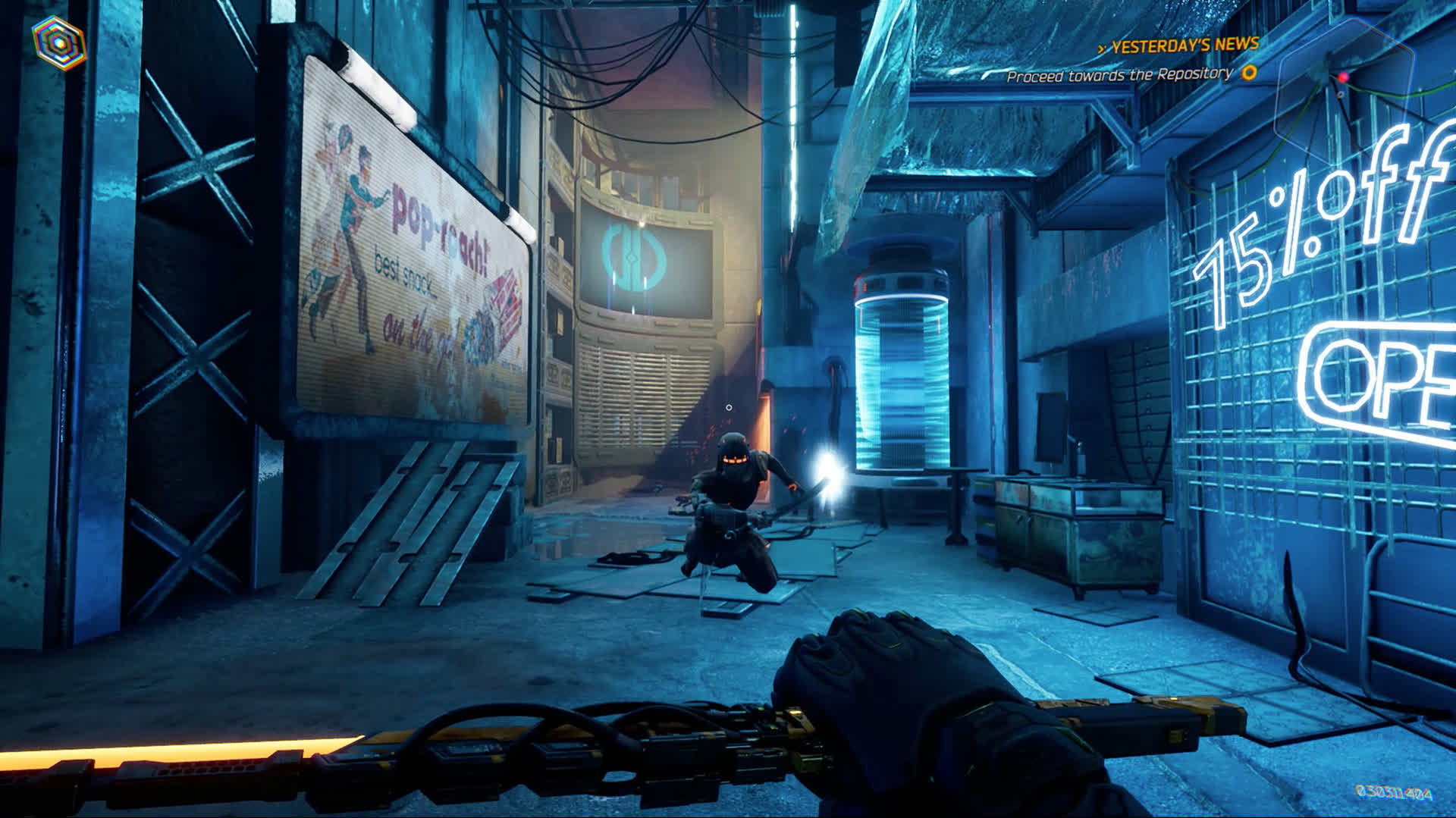The image size is (1456, 818).
Task: Select the Yesterday's News objective tracker
Action: 1184,46
